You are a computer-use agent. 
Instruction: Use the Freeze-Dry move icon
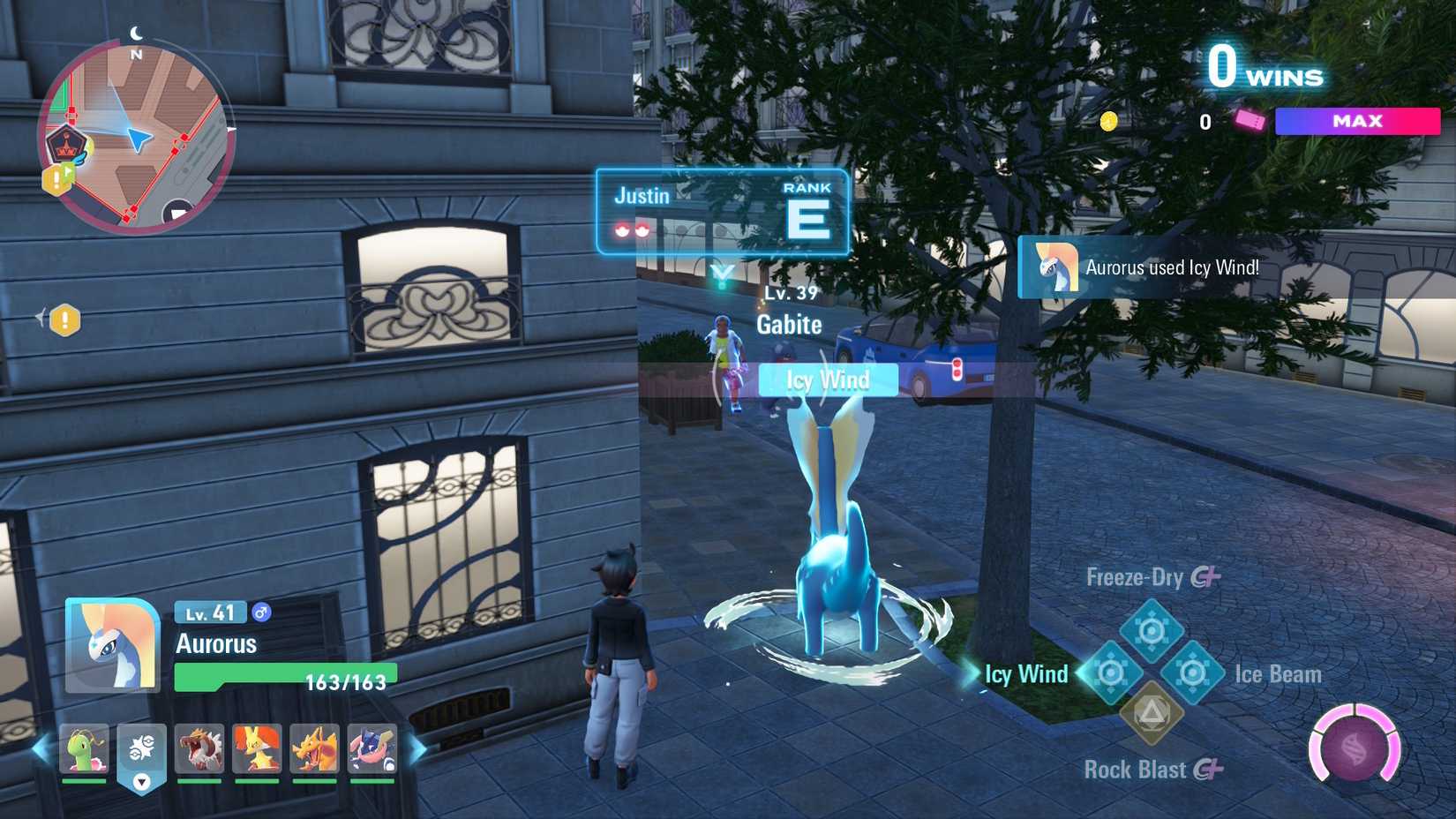(1151, 630)
